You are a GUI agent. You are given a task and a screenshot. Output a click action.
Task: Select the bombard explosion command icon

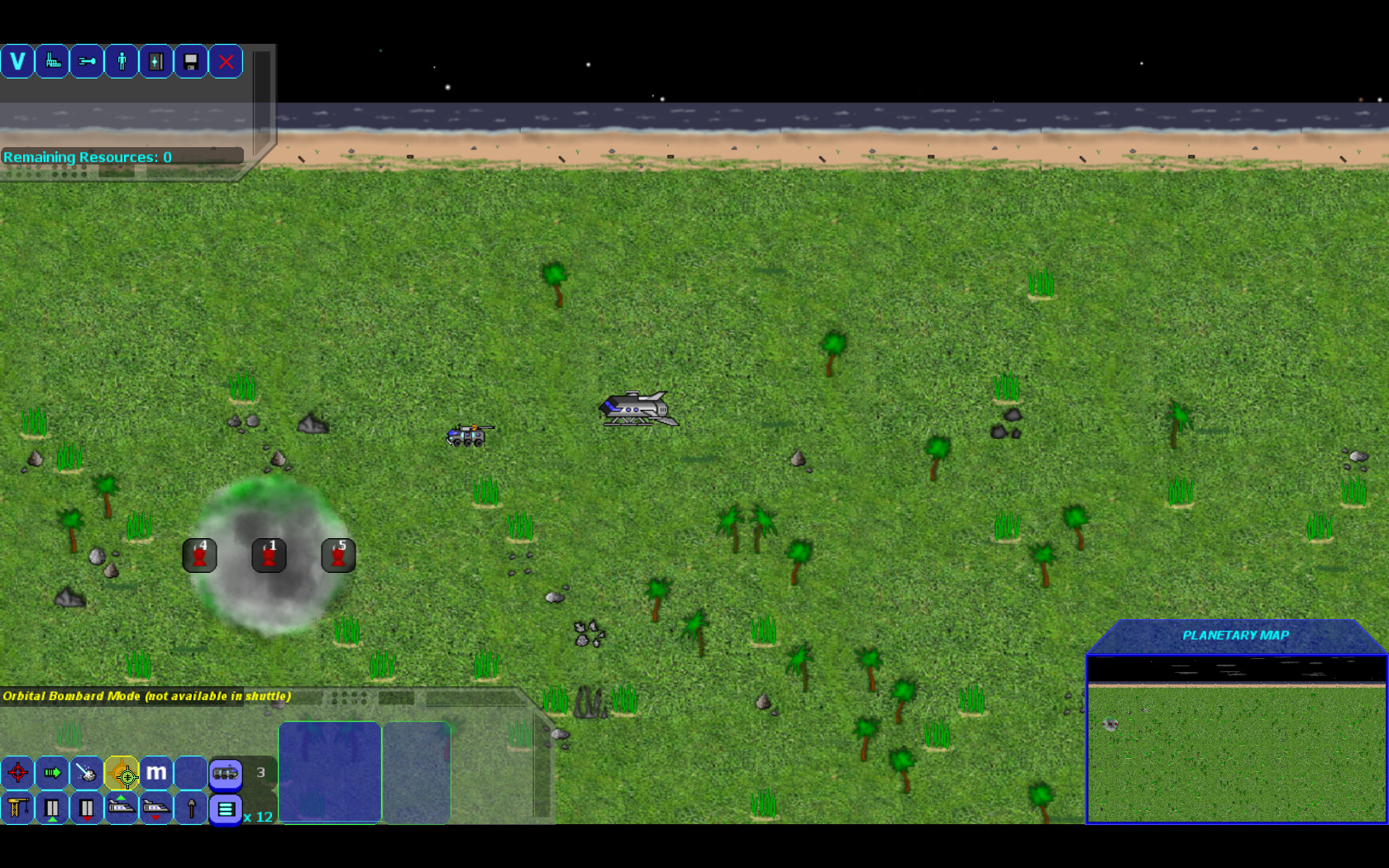[x=86, y=773]
